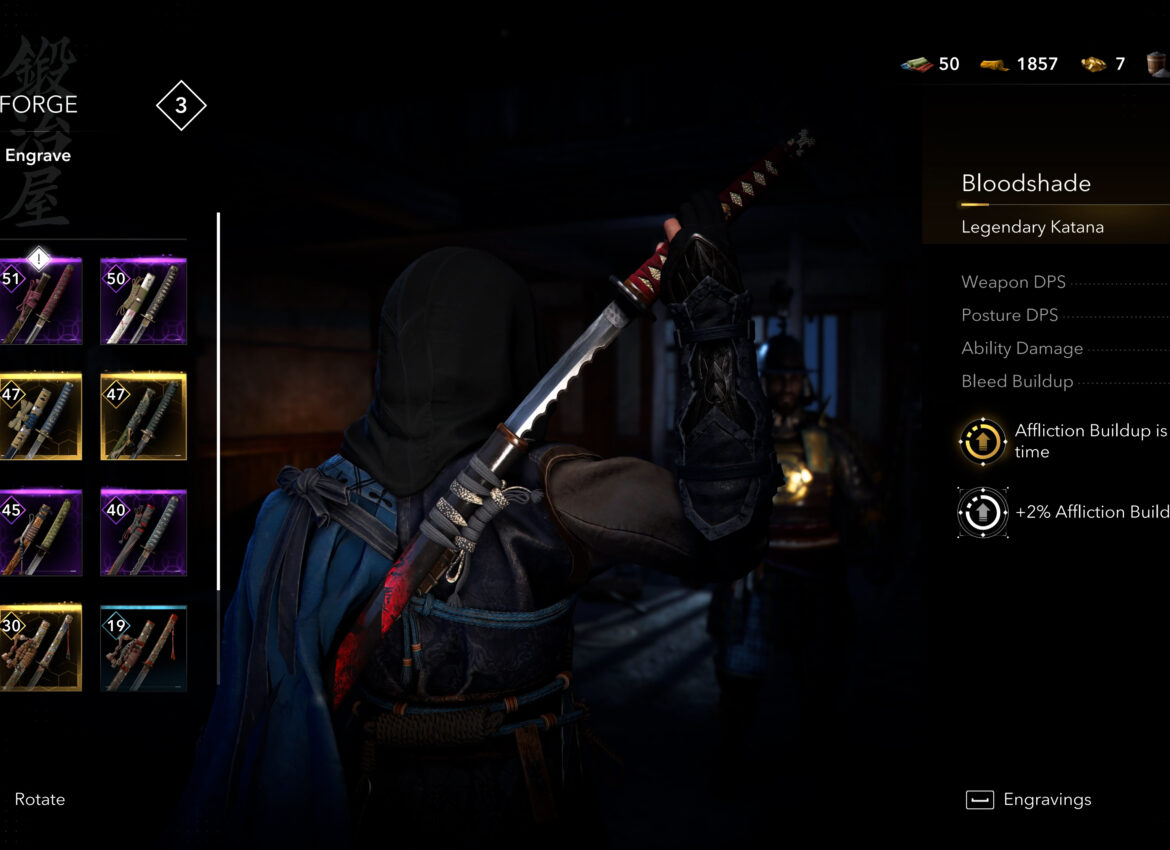Click the Forge level 3 diamond badge
Screen dimensions: 1170x850
click(x=181, y=106)
